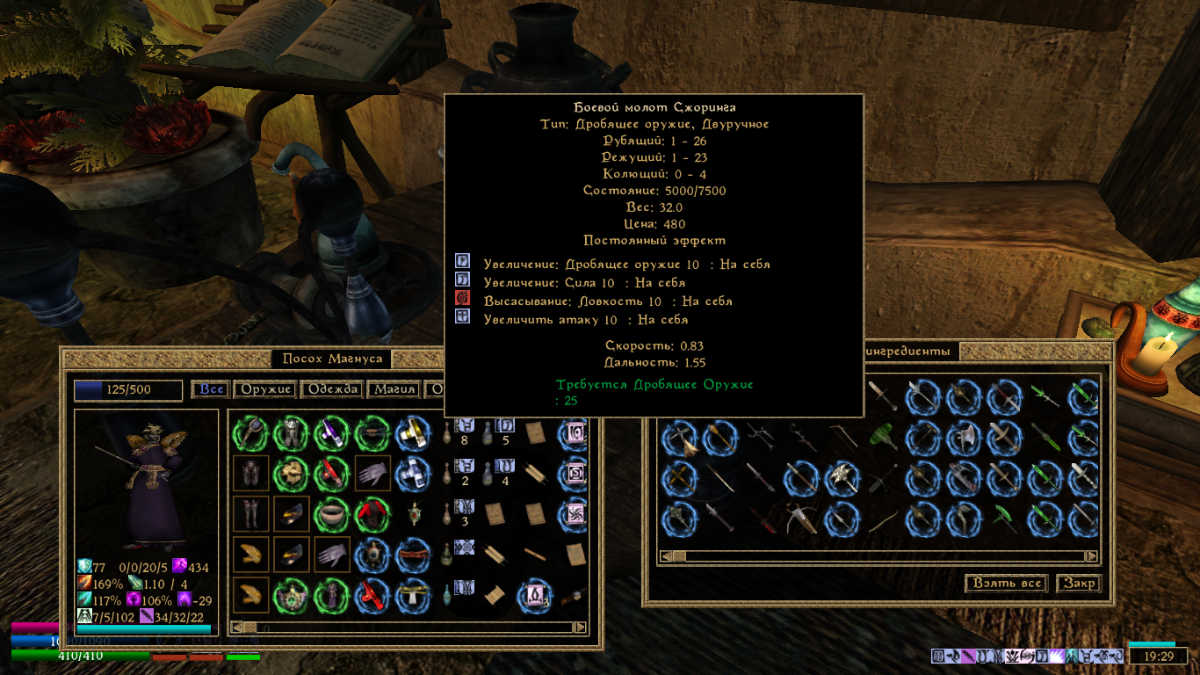The image size is (1200, 675).
Task: Show all items with the "Все" filter
Action: (x=211, y=389)
